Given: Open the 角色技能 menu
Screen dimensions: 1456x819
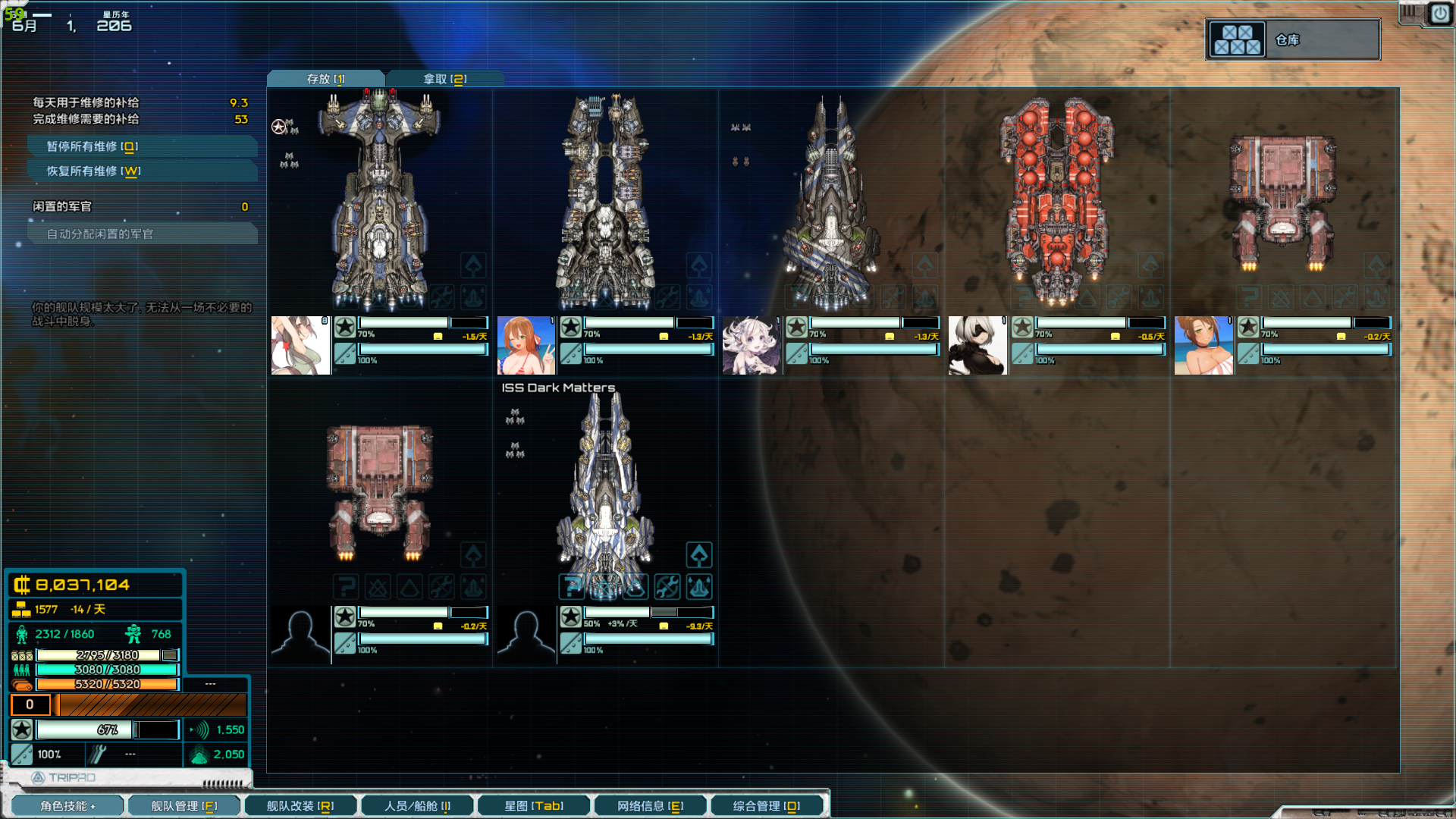Looking at the screenshot, I should (67, 805).
